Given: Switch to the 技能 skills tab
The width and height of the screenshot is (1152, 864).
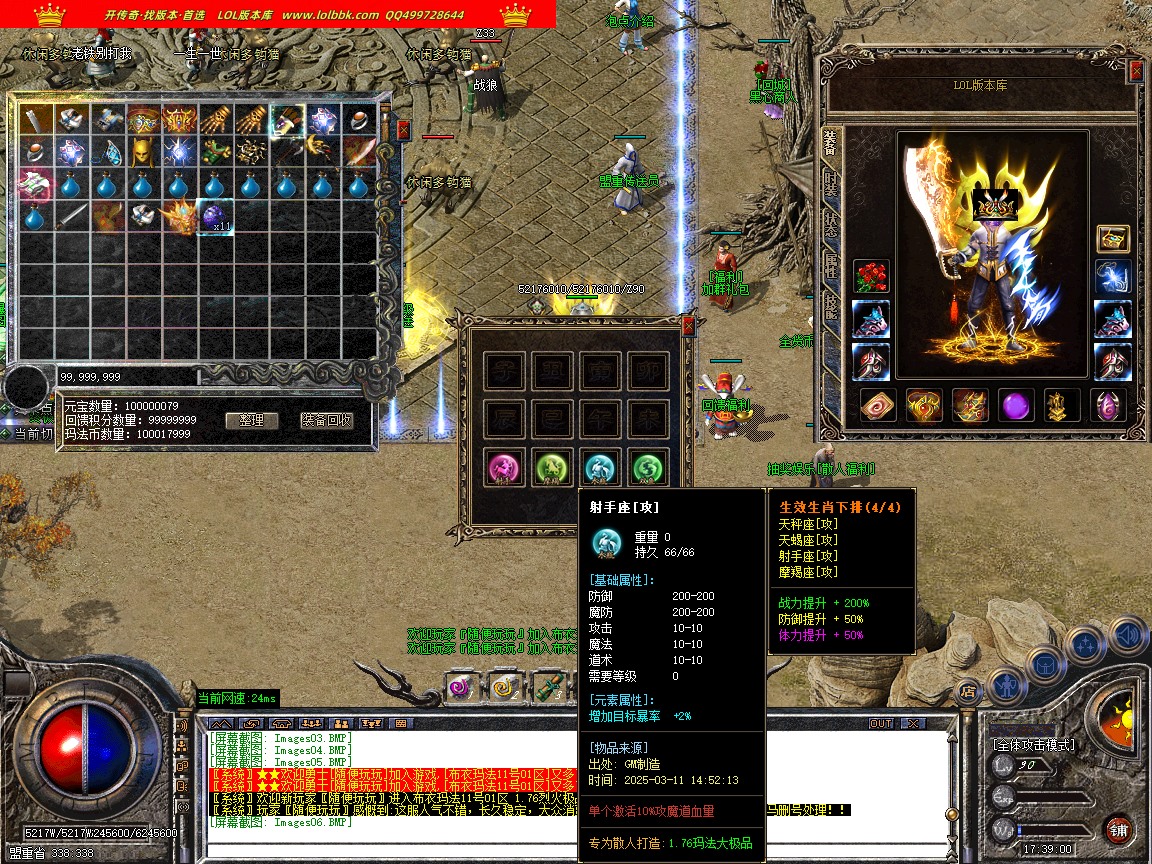Looking at the screenshot, I should pyautogui.click(x=830, y=305).
